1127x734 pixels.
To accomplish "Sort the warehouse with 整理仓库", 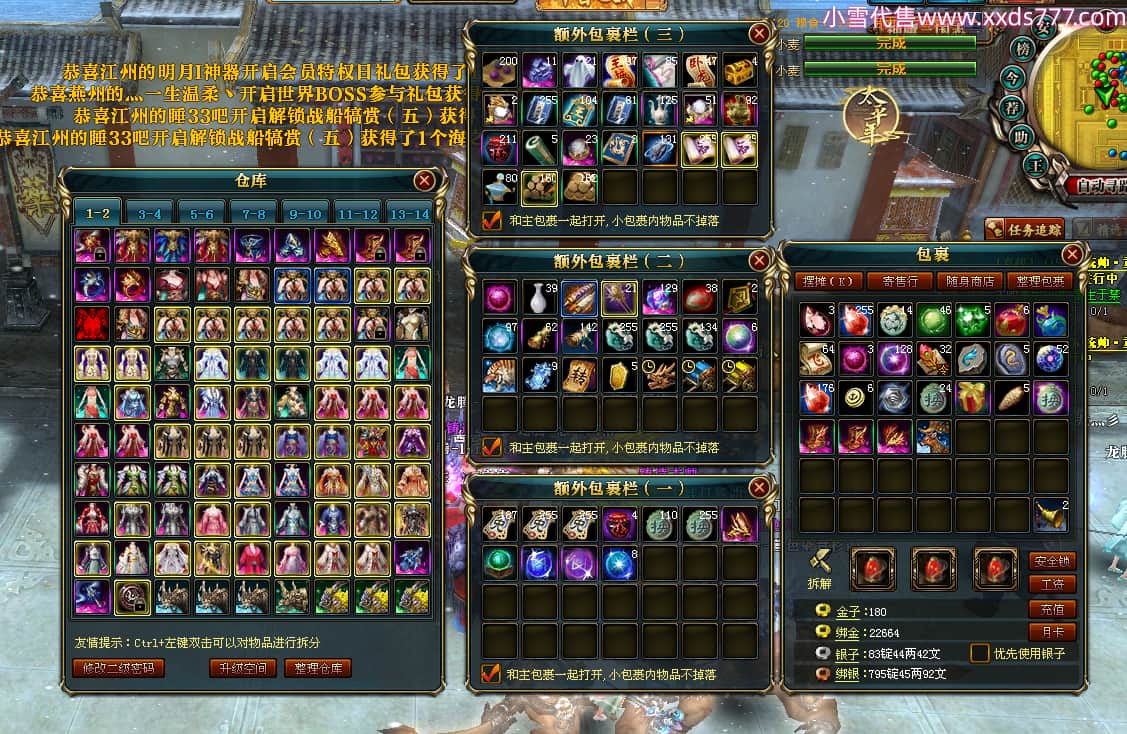I will tap(318, 668).
